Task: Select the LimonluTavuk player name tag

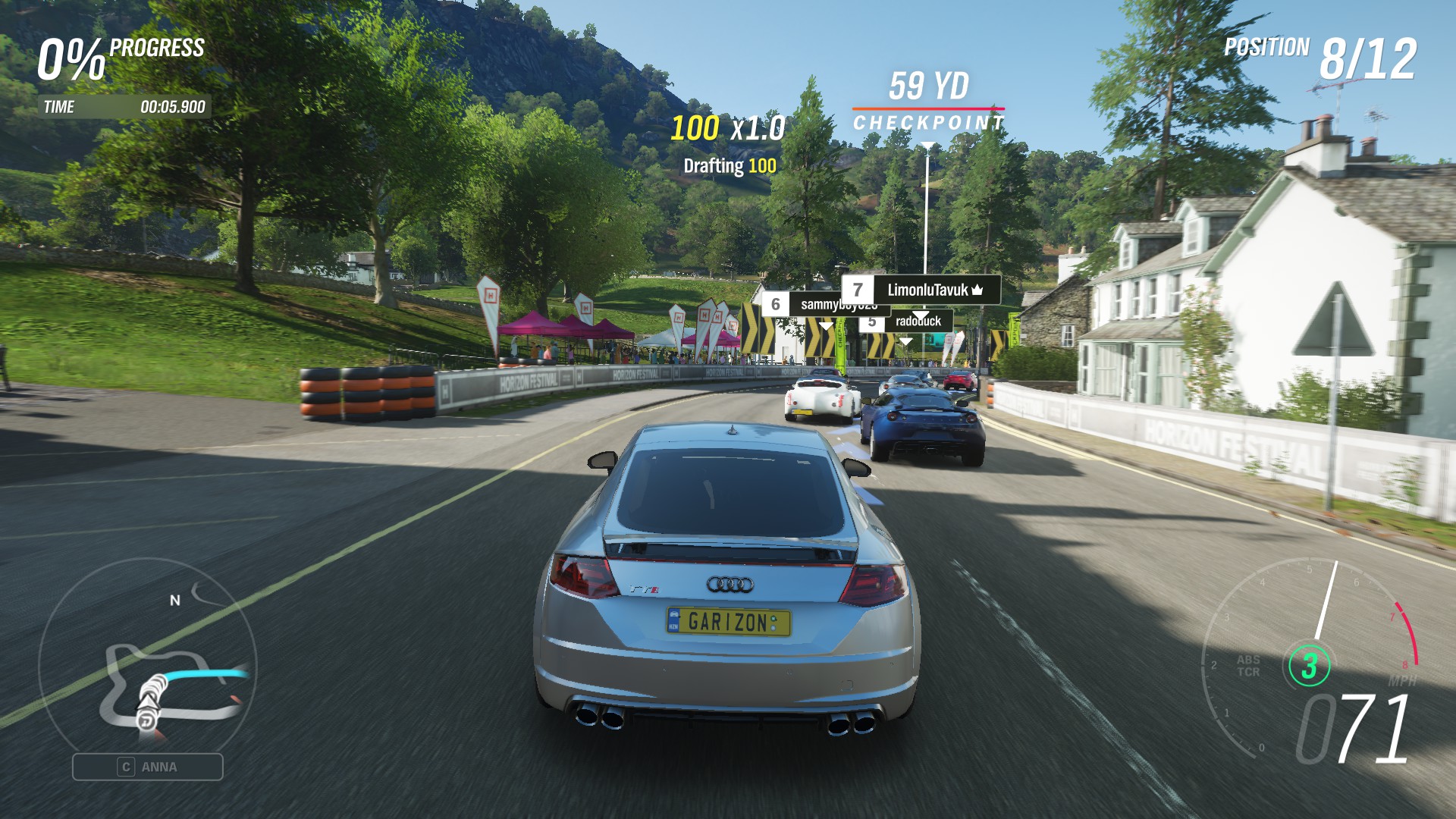Action: [921, 290]
